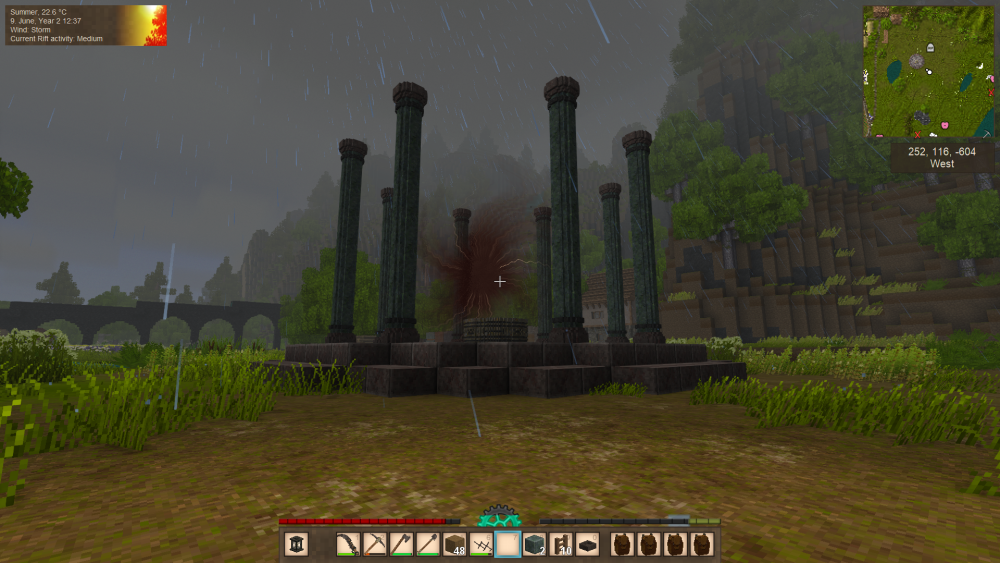Equip the pickaxe from the hotbar
This screenshot has height=563, width=1000.
tap(375, 544)
